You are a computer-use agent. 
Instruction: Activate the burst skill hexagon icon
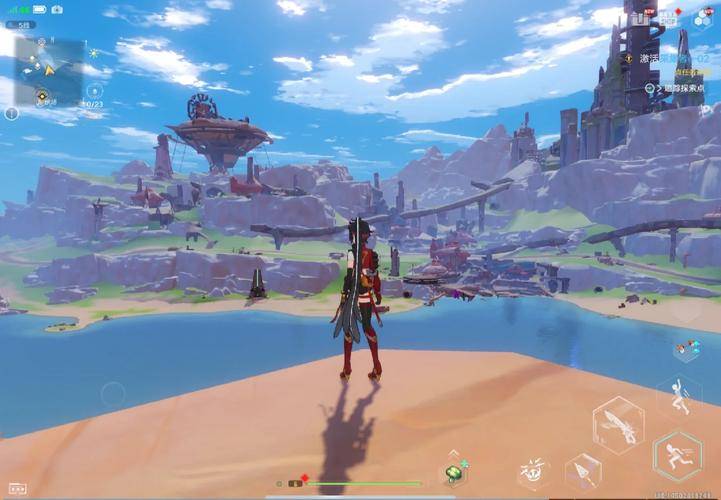tap(533, 469)
